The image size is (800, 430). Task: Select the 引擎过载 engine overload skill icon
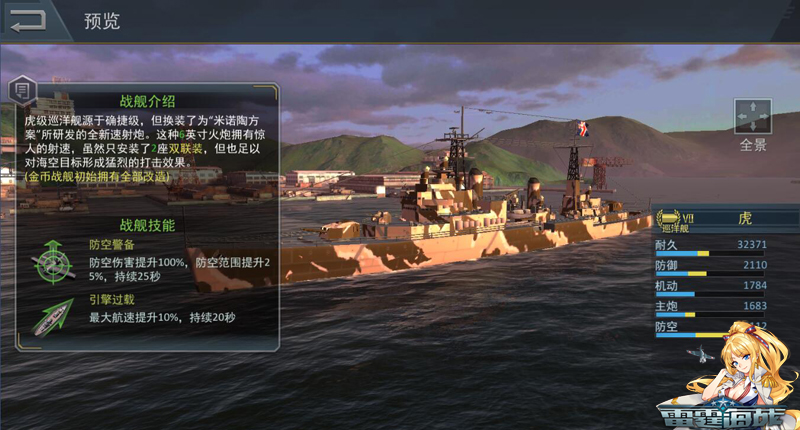[48, 313]
